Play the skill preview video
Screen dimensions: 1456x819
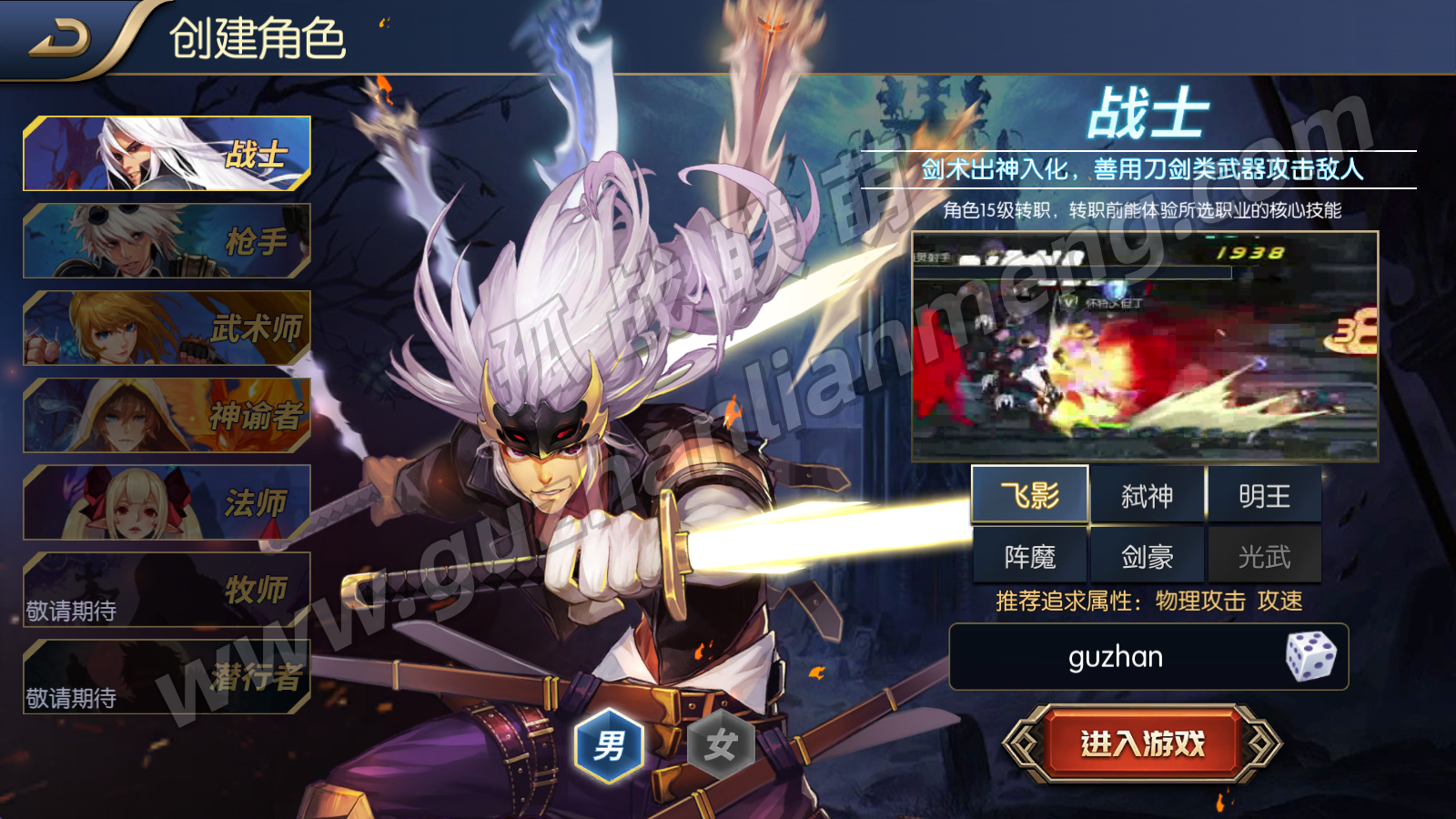pyautogui.click(x=1145, y=347)
